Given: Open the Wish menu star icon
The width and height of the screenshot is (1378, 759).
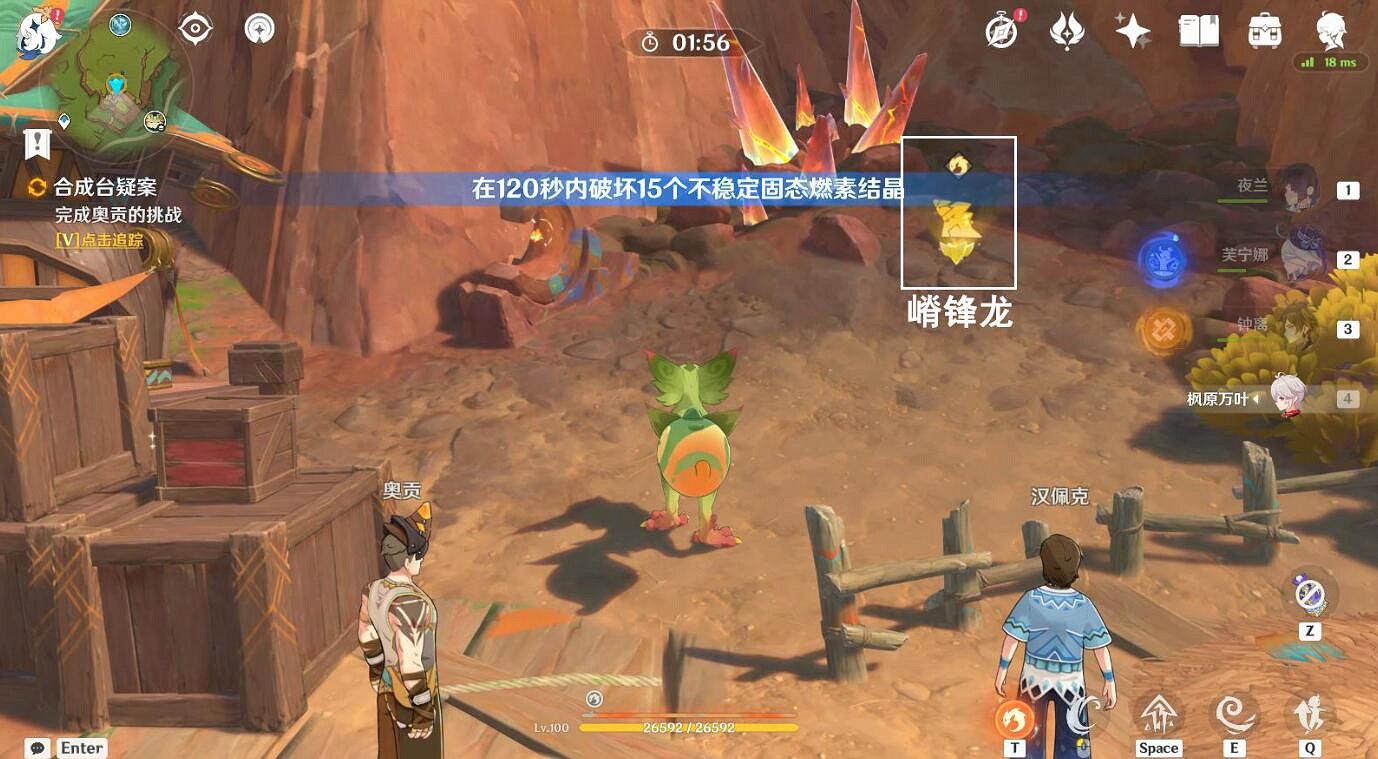Looking at the screenshot, I should pyautogui.click(x=1131, y=30).
